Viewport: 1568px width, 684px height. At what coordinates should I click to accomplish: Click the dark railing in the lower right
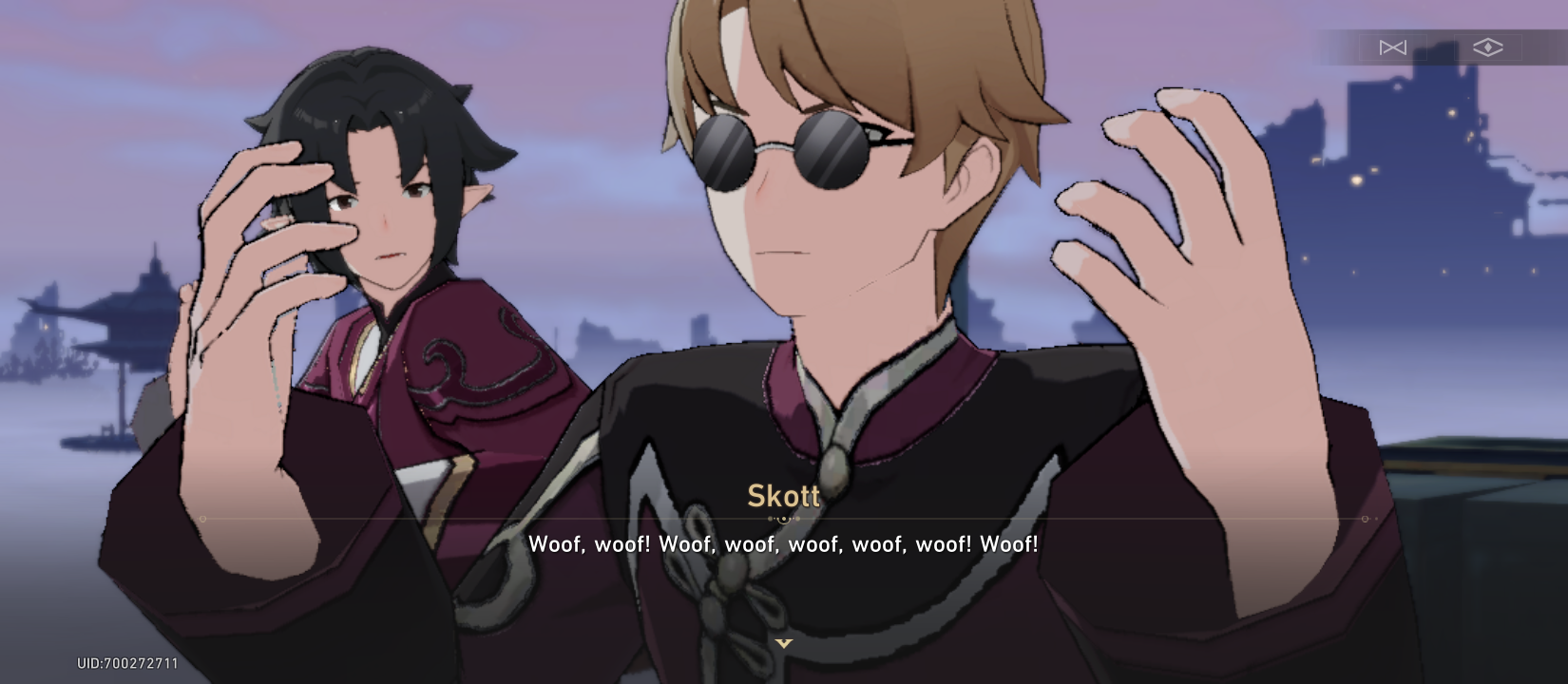click(x=1482, y=475)
